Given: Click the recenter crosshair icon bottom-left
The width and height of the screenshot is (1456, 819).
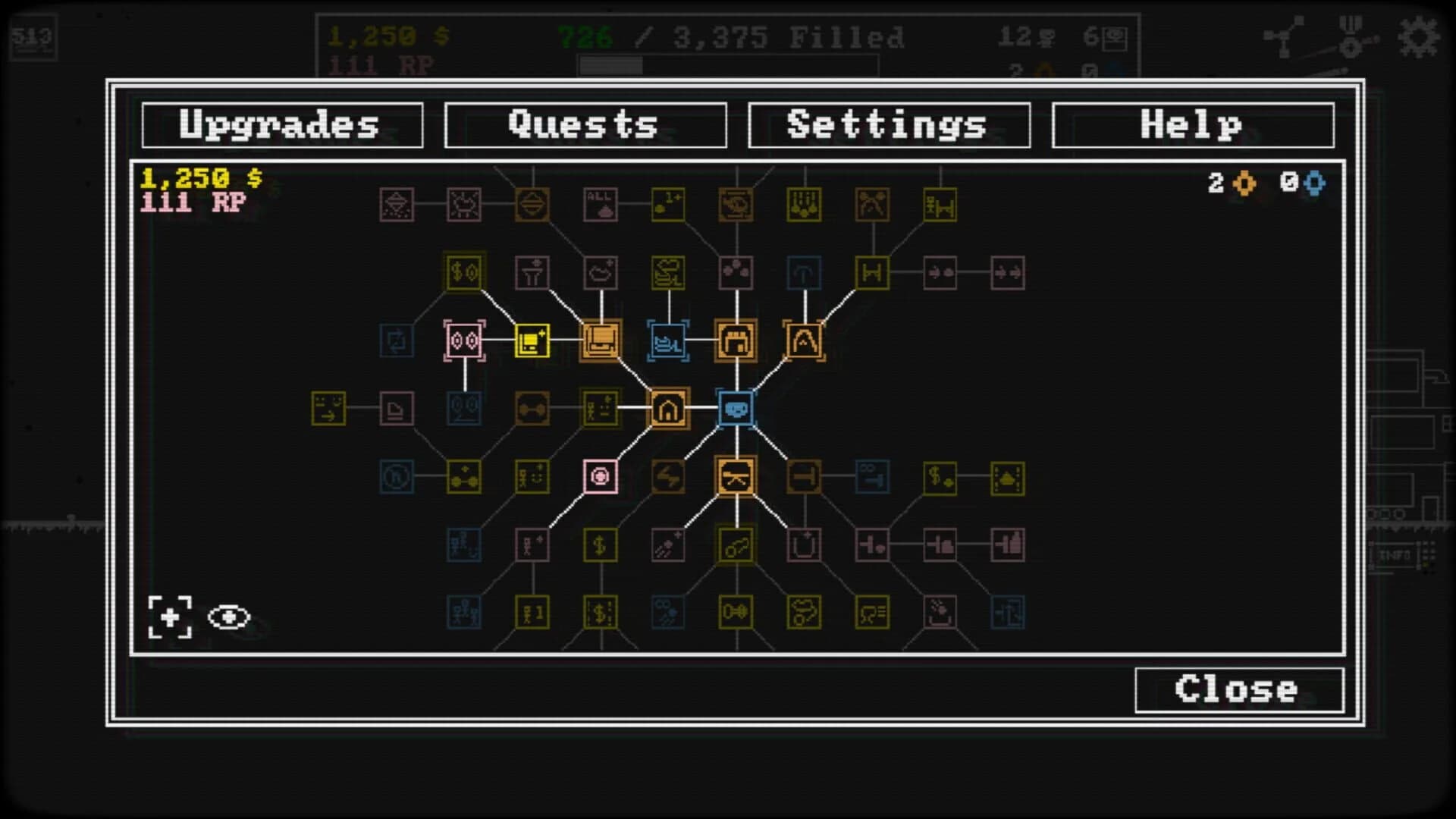Looking at the screenshot, I should tap(170, 618).
